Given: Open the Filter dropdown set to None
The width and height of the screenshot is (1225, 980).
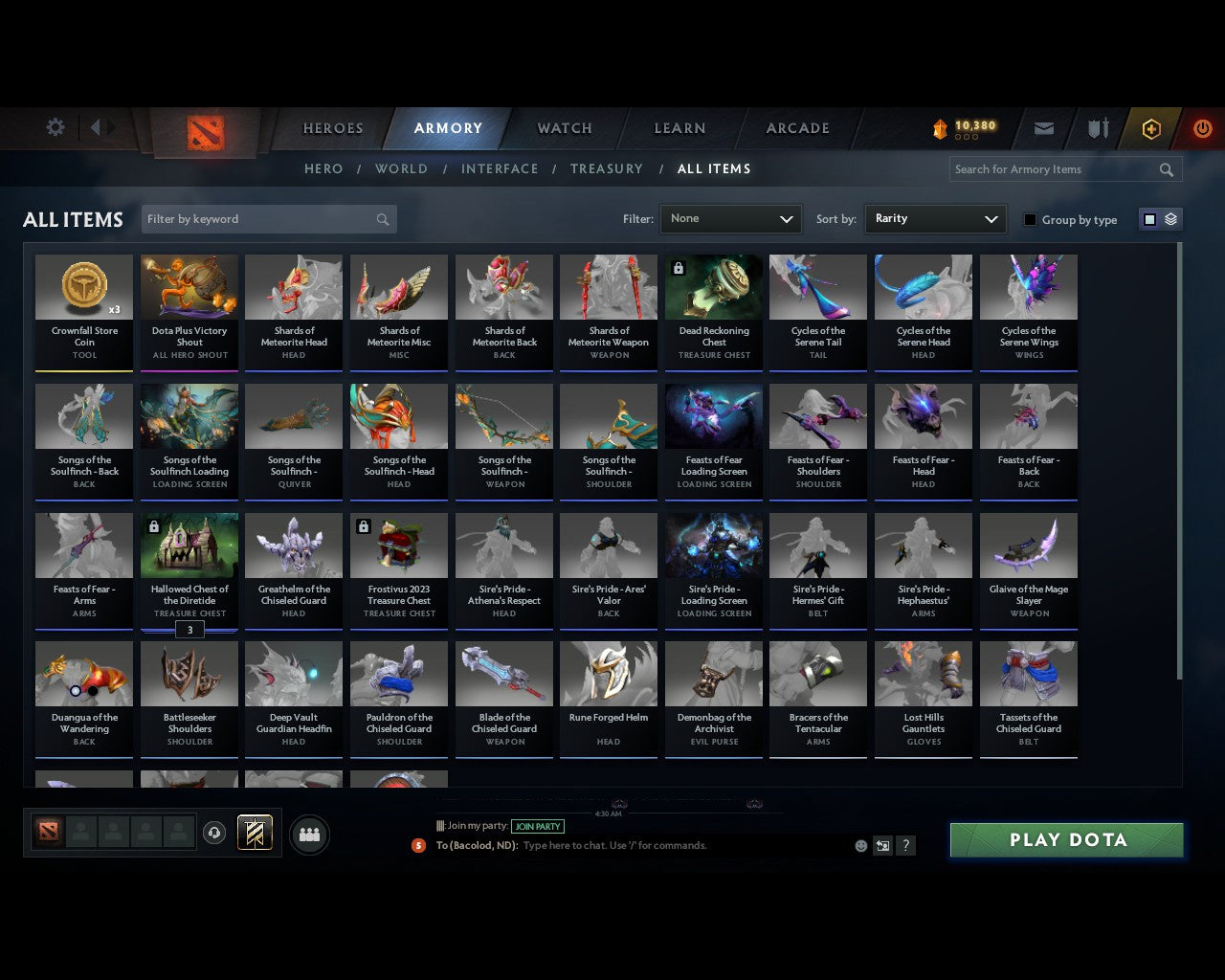Looking at the screenshot, I should (730, 219).
